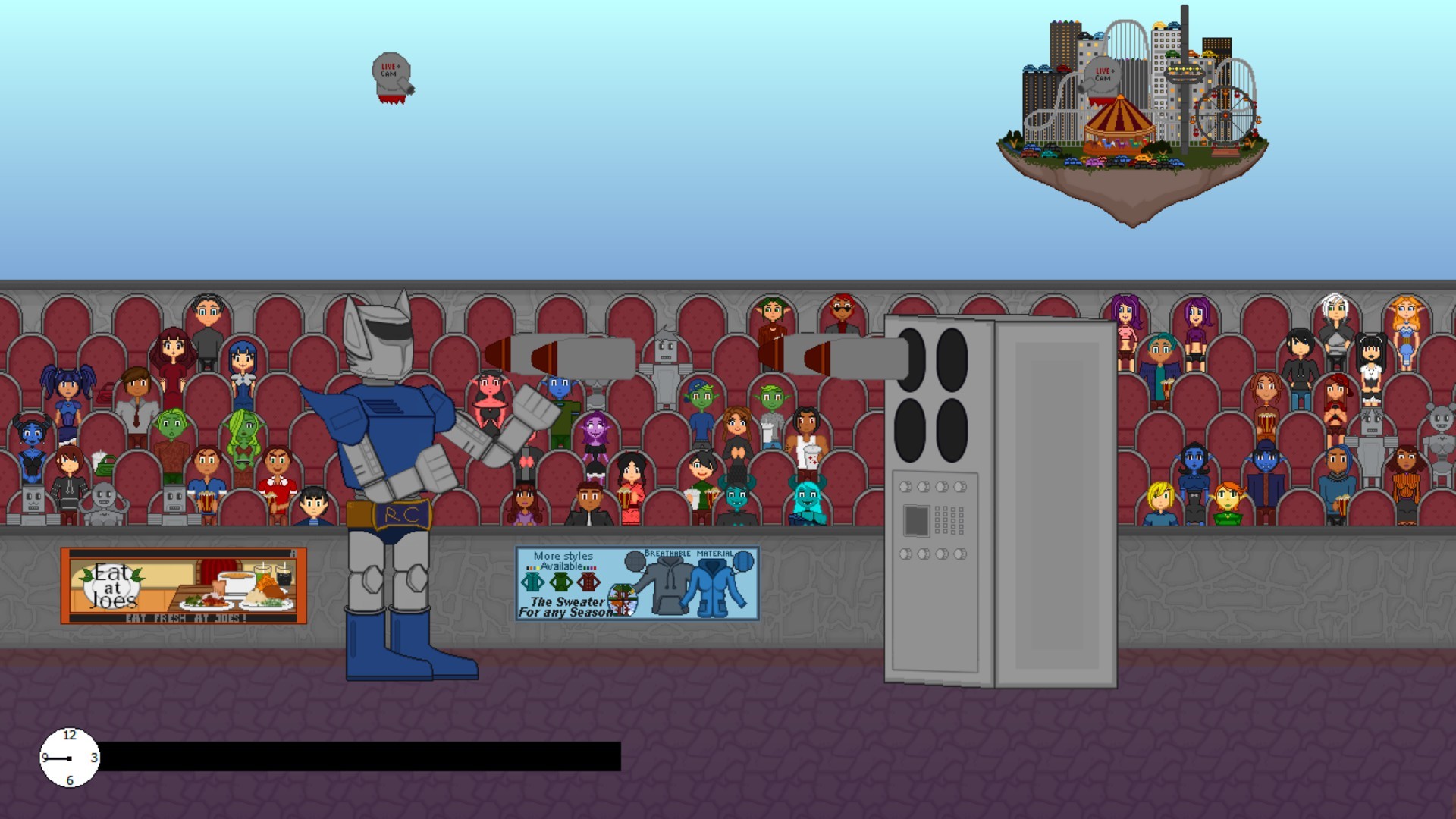Viewport: 1456px width, 819px height.
Task: Select the circus tent on the island
Action: click(x=1121, y=120)
